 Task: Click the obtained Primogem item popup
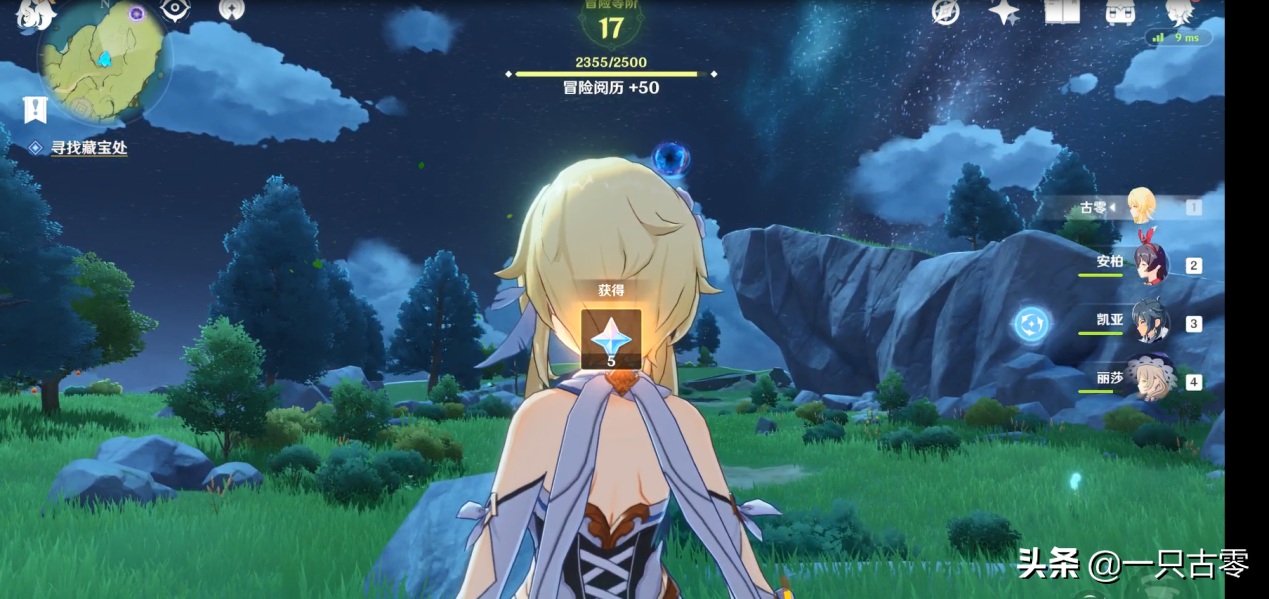(611, 339)
